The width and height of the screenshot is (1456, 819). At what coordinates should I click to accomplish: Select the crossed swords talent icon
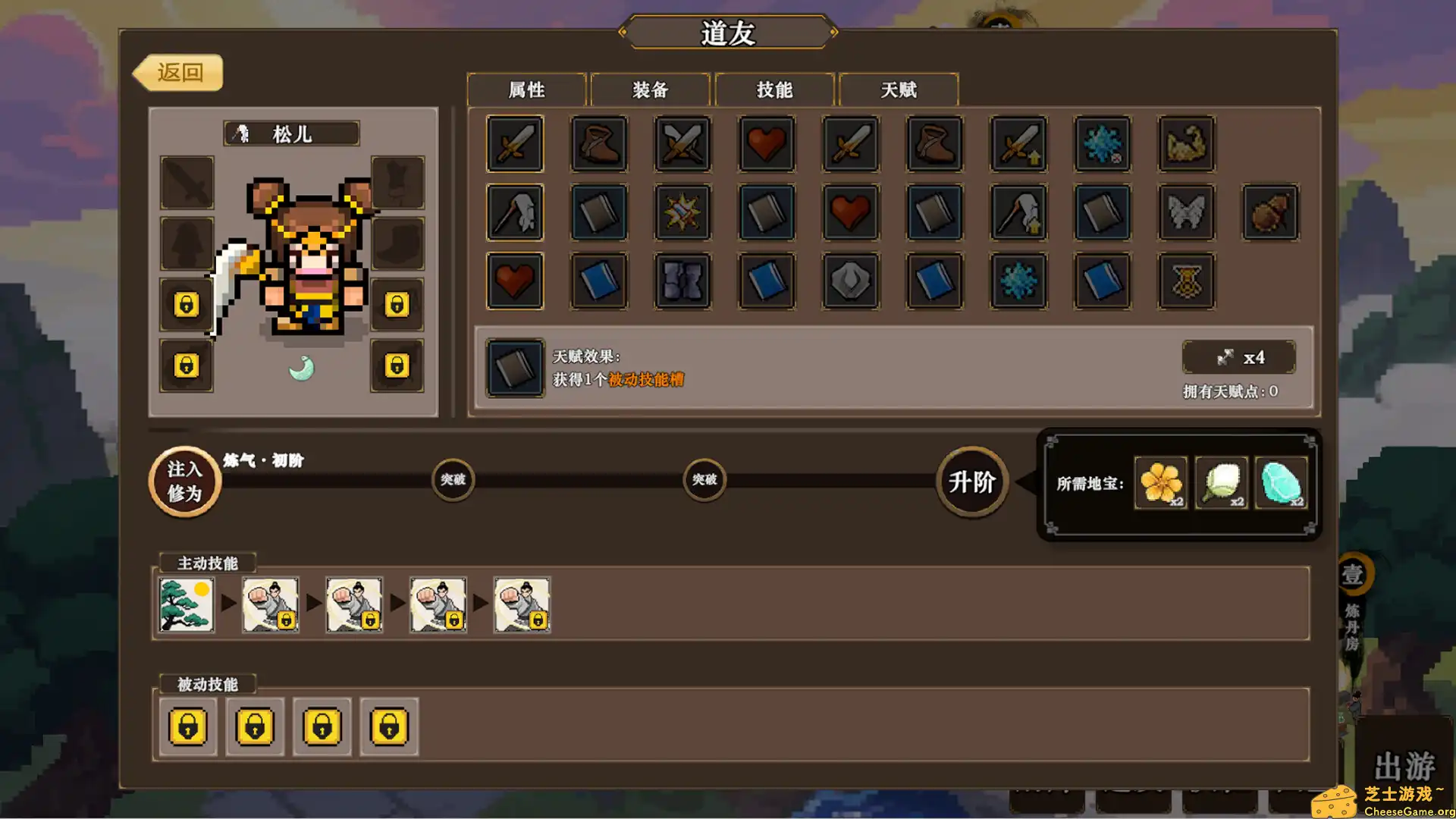coord(681,144)
